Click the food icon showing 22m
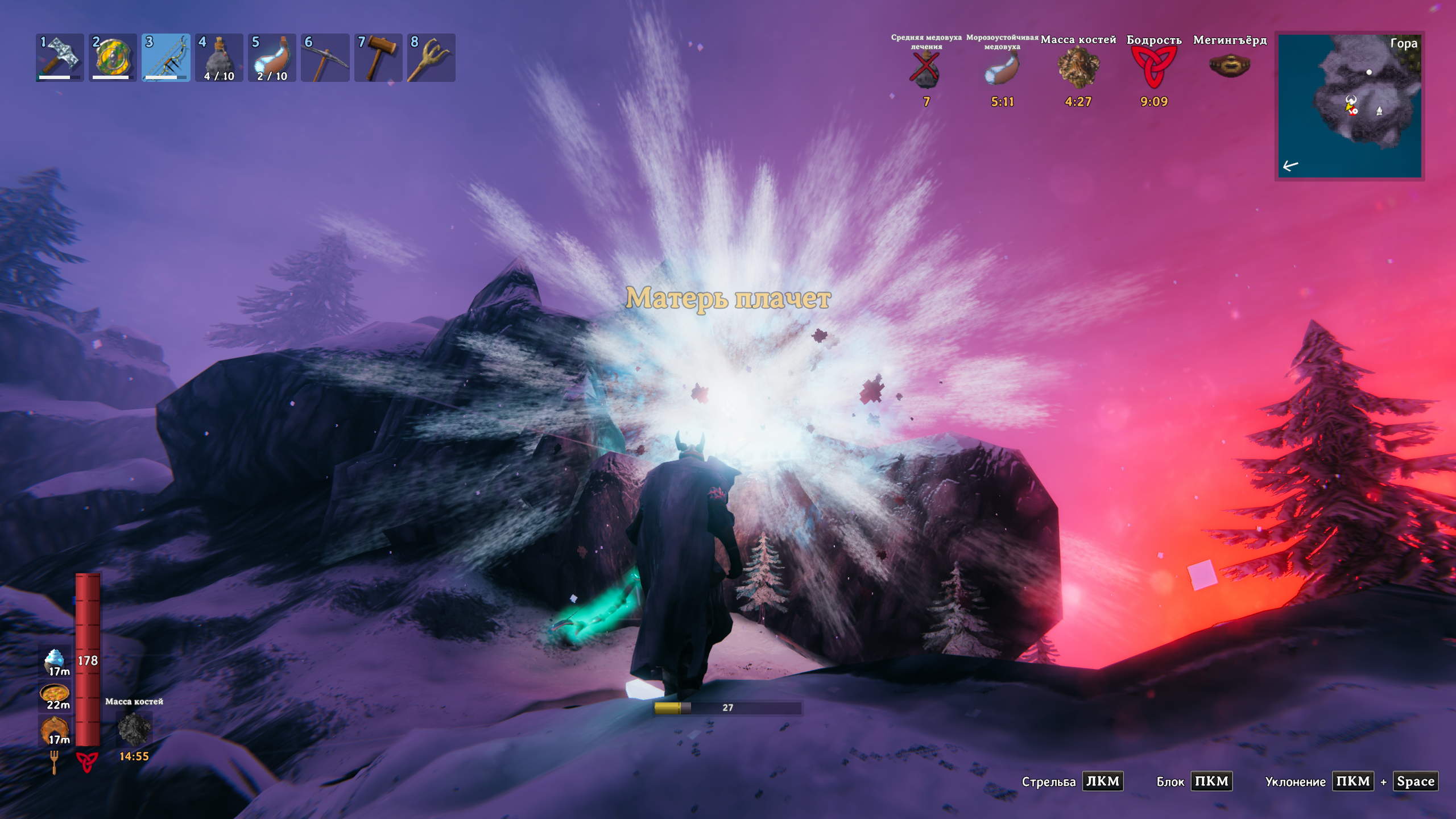Viewport: 1456px width, 819px height. click(x=55, y=695)
